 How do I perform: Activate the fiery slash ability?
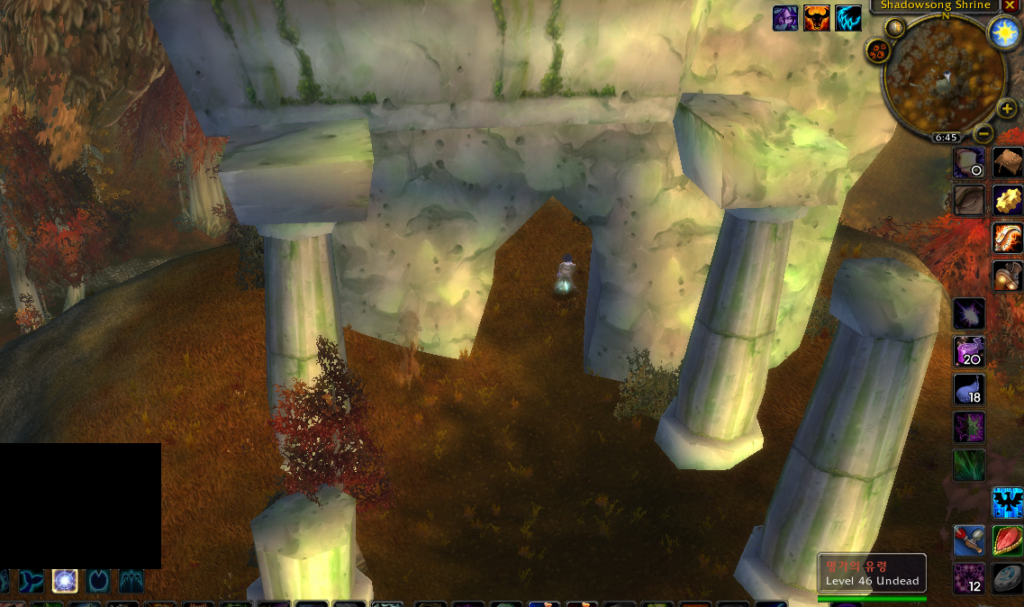(x=1007, y=238)
